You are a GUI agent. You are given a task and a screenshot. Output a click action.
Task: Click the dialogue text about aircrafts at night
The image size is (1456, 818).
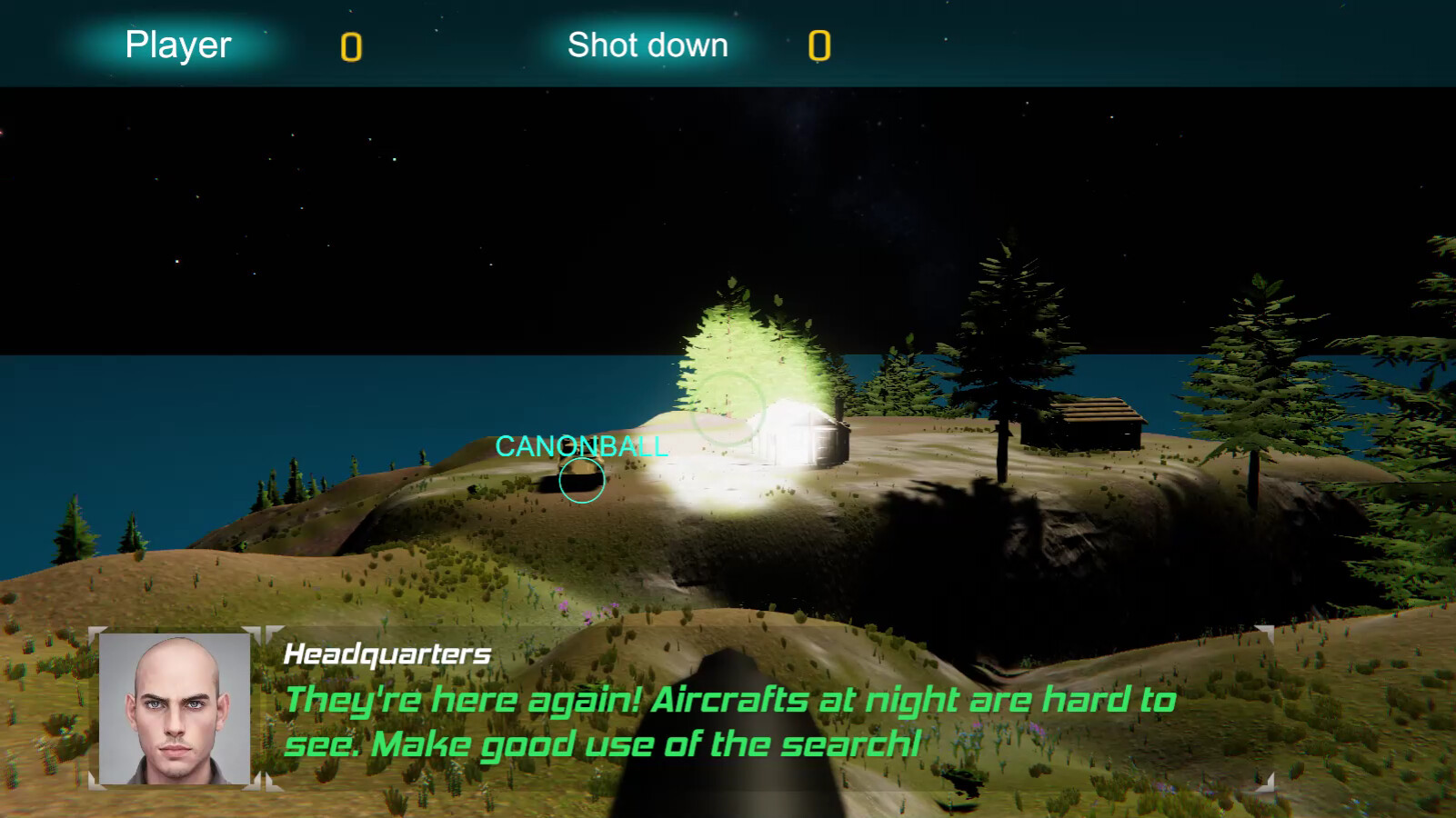coord(728,721)
